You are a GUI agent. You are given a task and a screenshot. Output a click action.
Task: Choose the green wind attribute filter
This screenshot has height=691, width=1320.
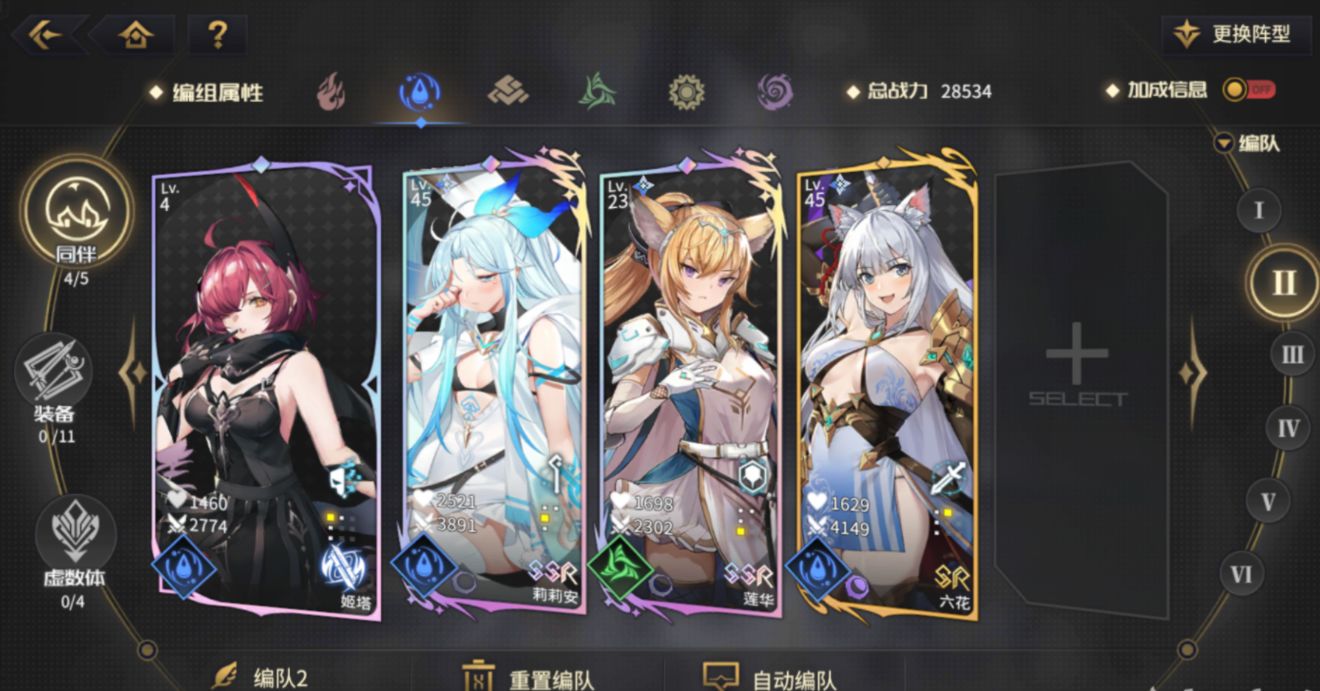(597, 92)
